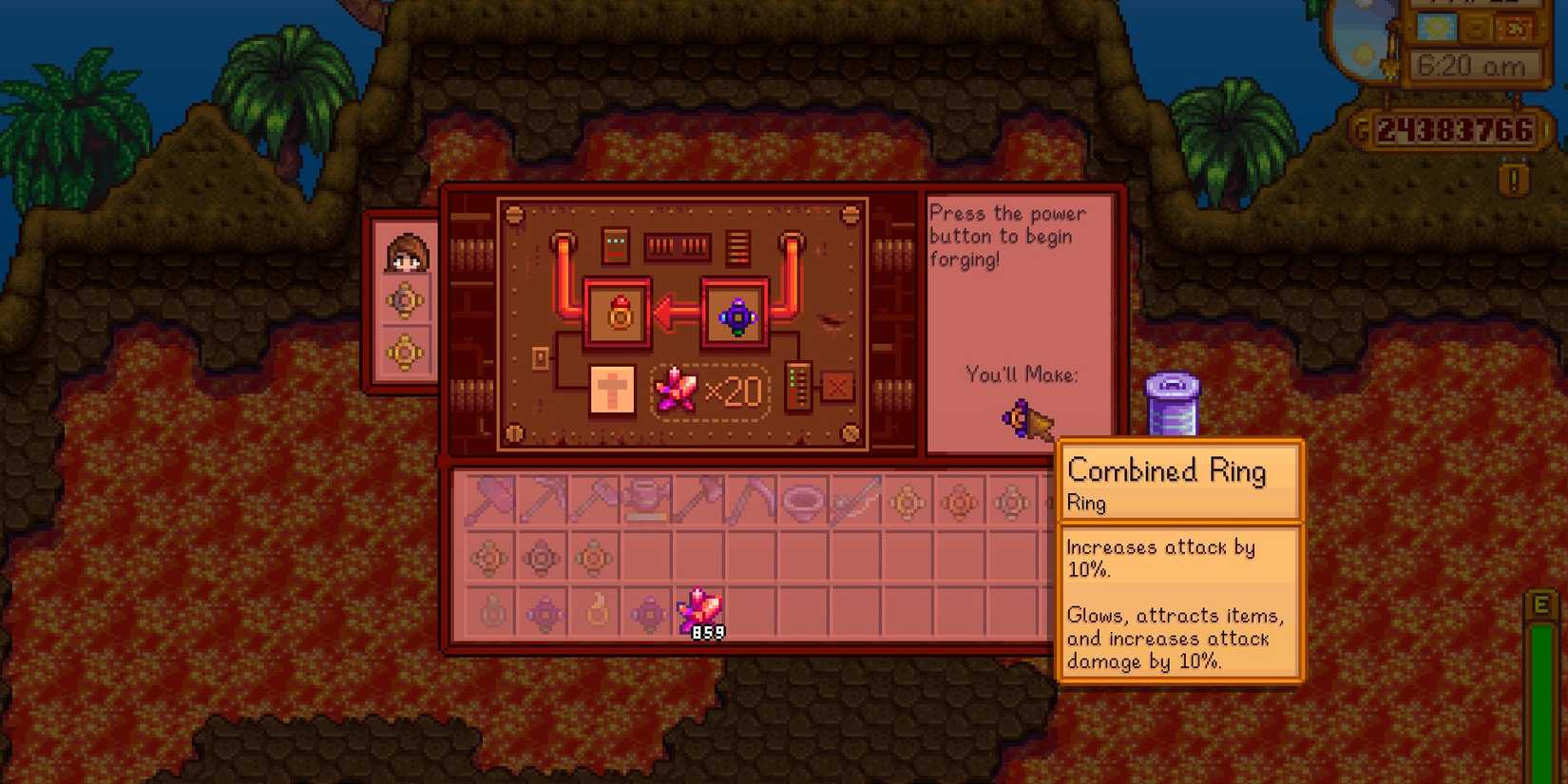
Task: Take the blue ring out of the right forge slot
Action: coord(736,314)
